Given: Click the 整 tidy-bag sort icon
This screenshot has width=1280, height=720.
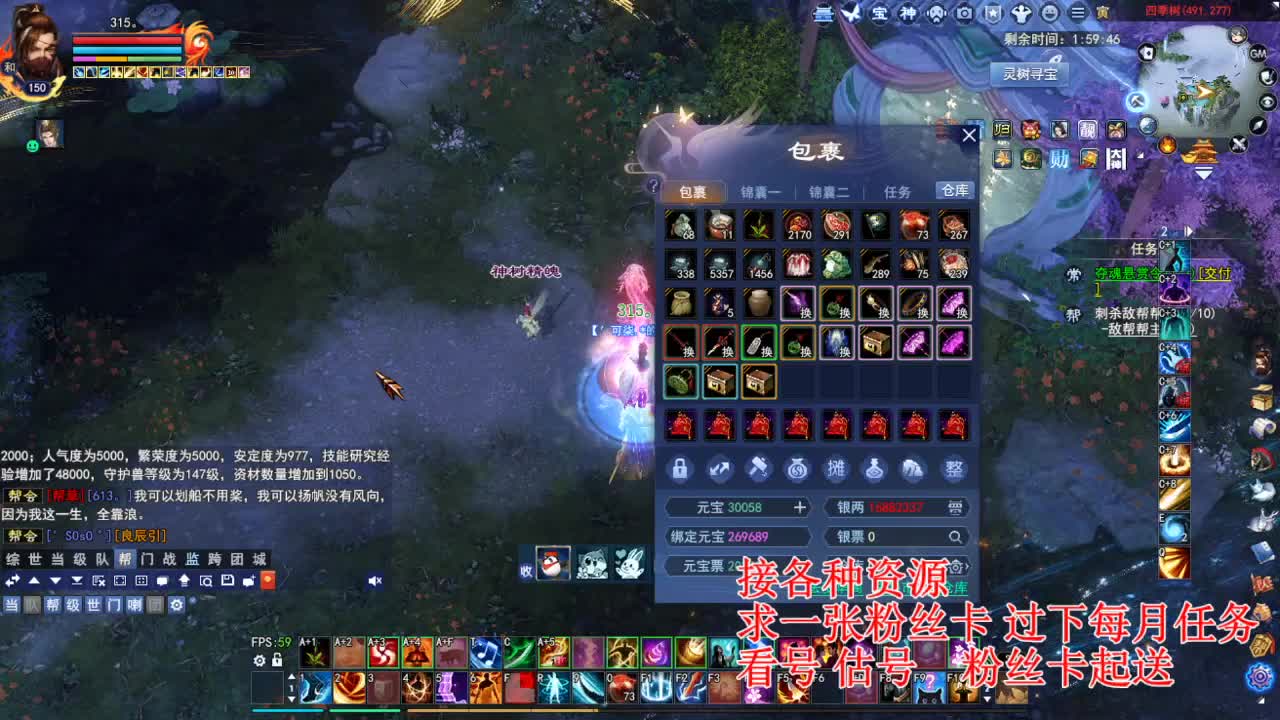Looking at the screenshot, I should 955,469.
